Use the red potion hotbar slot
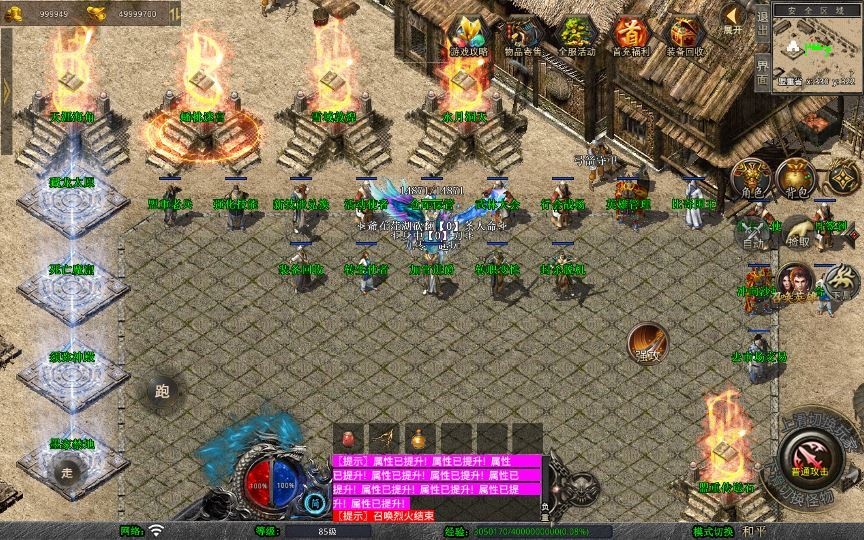Viewport: 864px width, 540px height. (x=350, y=438)
